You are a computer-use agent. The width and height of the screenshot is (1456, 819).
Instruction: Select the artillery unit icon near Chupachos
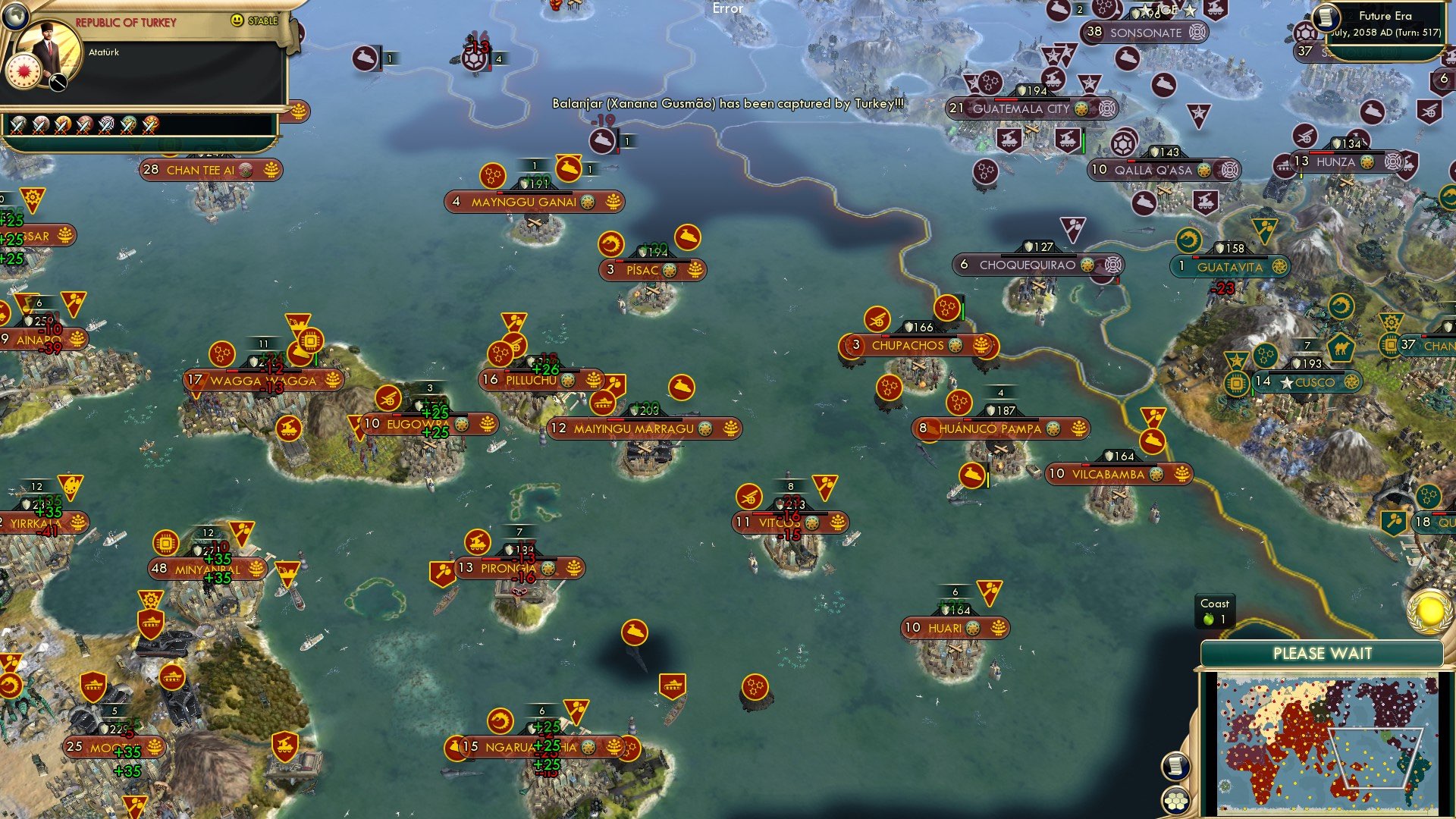(x=877, y=320)
